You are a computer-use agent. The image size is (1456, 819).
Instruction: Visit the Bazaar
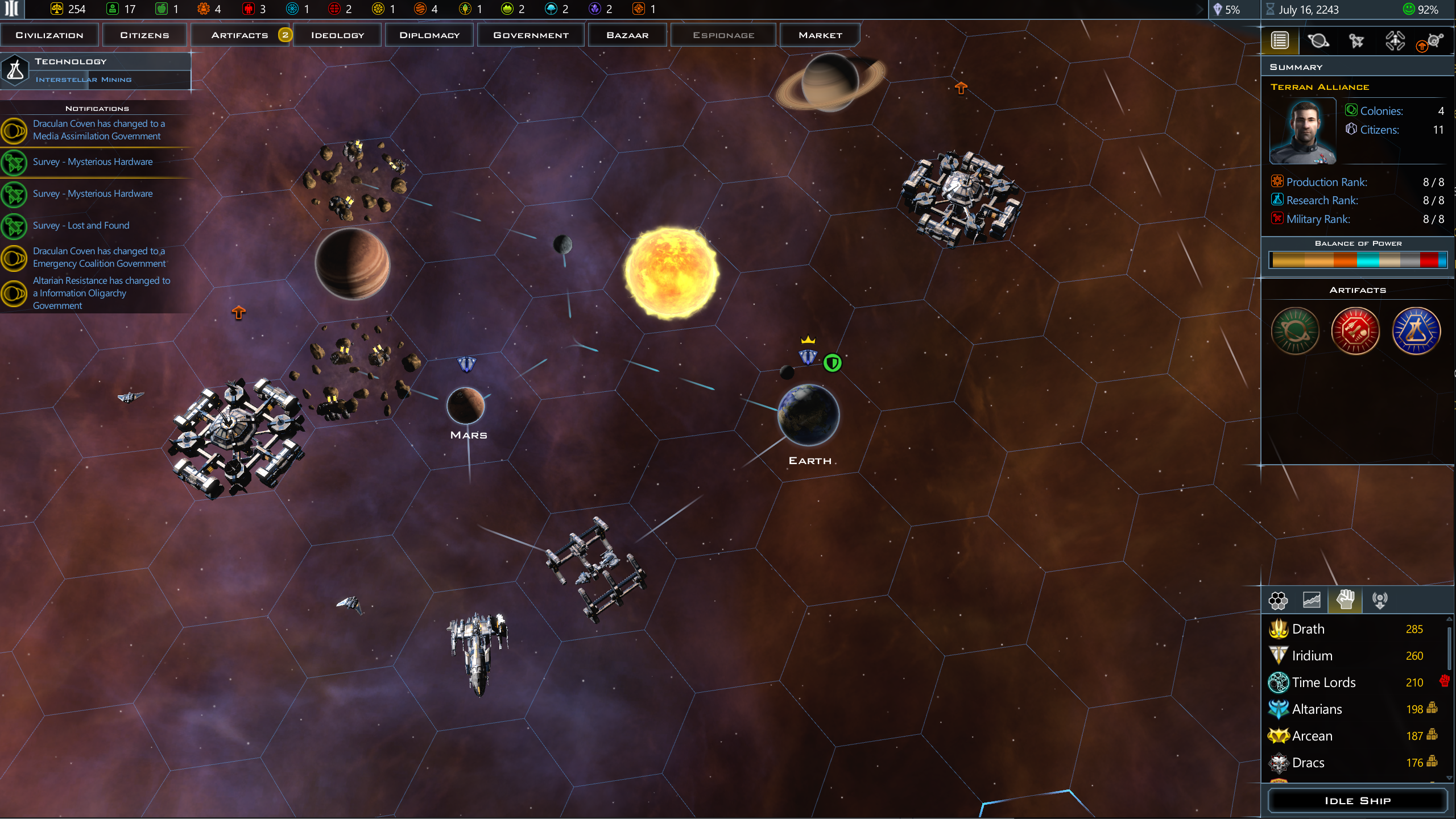(x=627, y=35)
